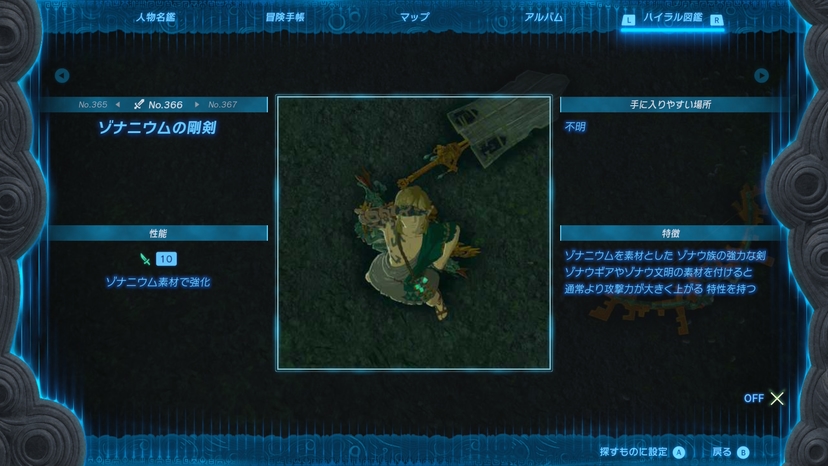Select the アルバム tab
Viewport: 828px width, 466px height.
(x=544, y=17)
